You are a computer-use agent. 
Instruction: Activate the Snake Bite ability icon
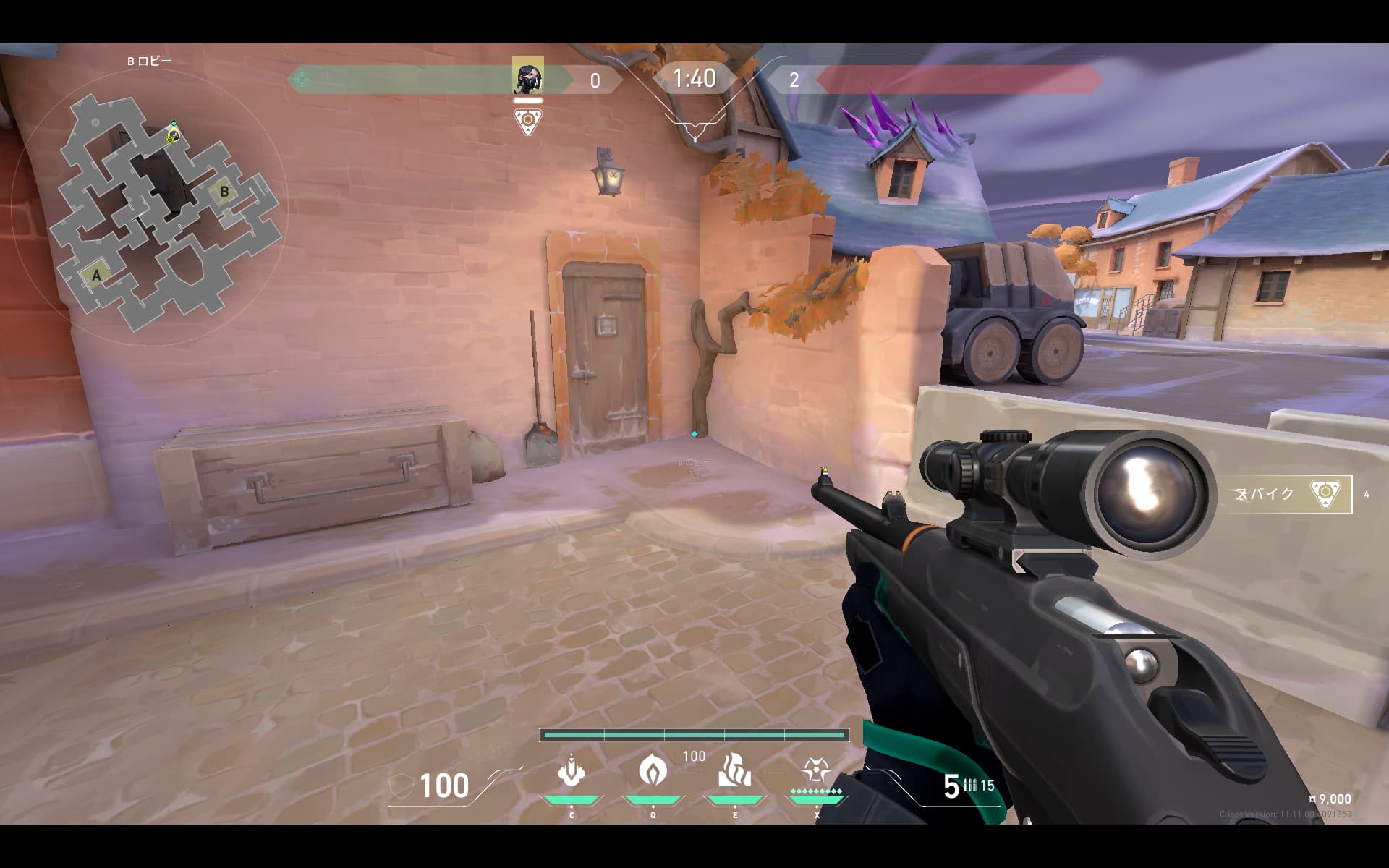pos(571,772)
